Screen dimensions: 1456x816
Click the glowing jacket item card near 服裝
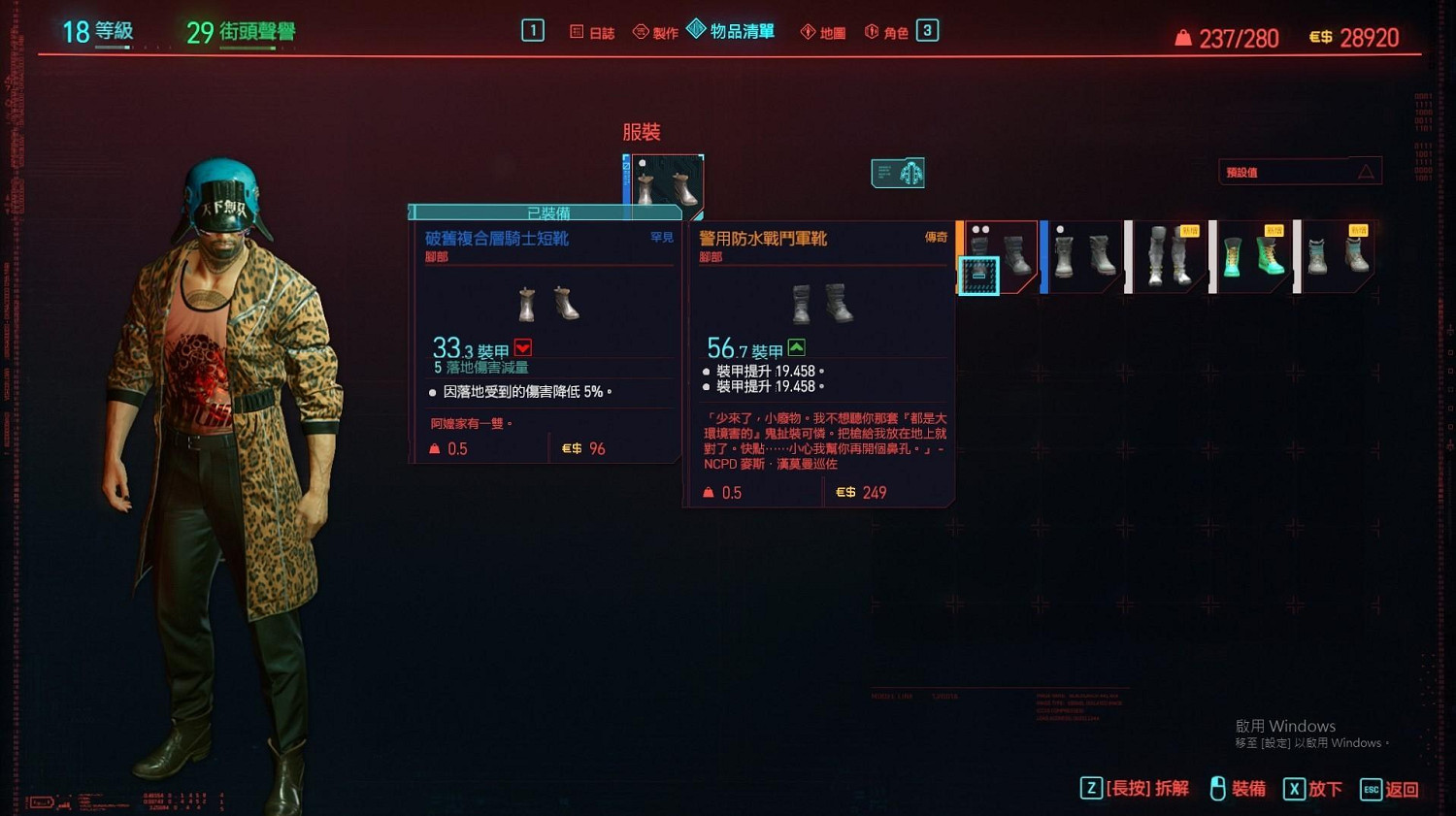(898, 172)
